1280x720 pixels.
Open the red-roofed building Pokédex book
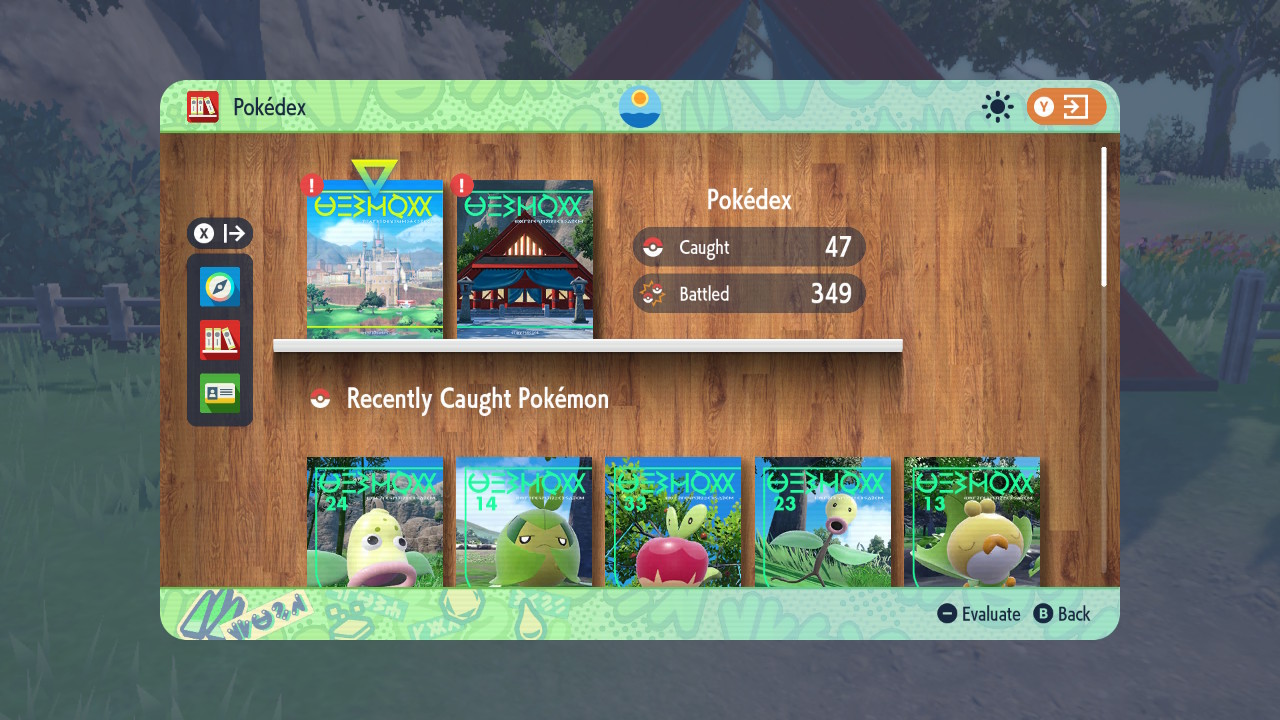(x=525, y=260)
